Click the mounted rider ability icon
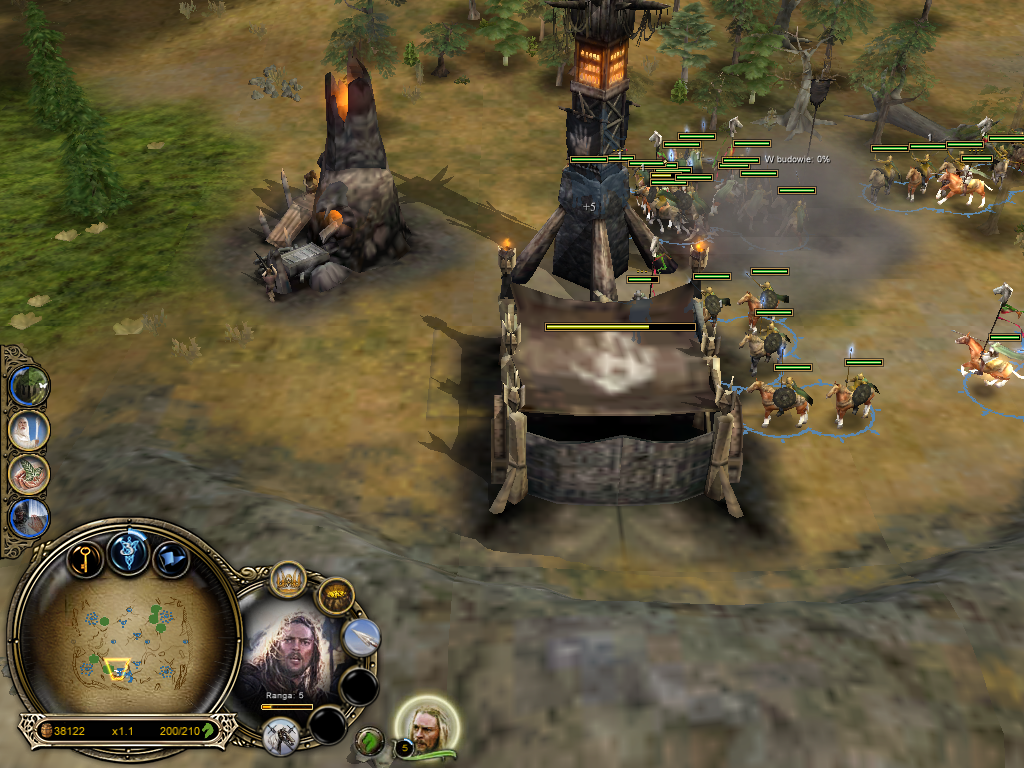This screenshot has height=768, width=1024. pyautogui.click(x=281, y=736)
